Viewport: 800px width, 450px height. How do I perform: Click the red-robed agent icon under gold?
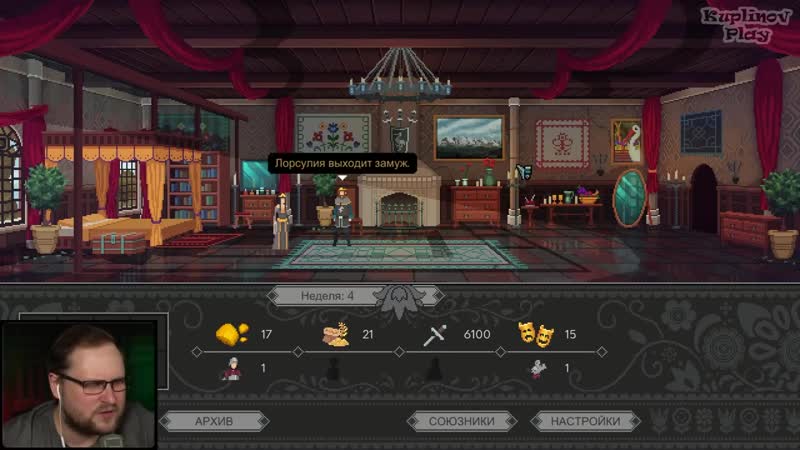pyautogui.click(x=230, y=369)
